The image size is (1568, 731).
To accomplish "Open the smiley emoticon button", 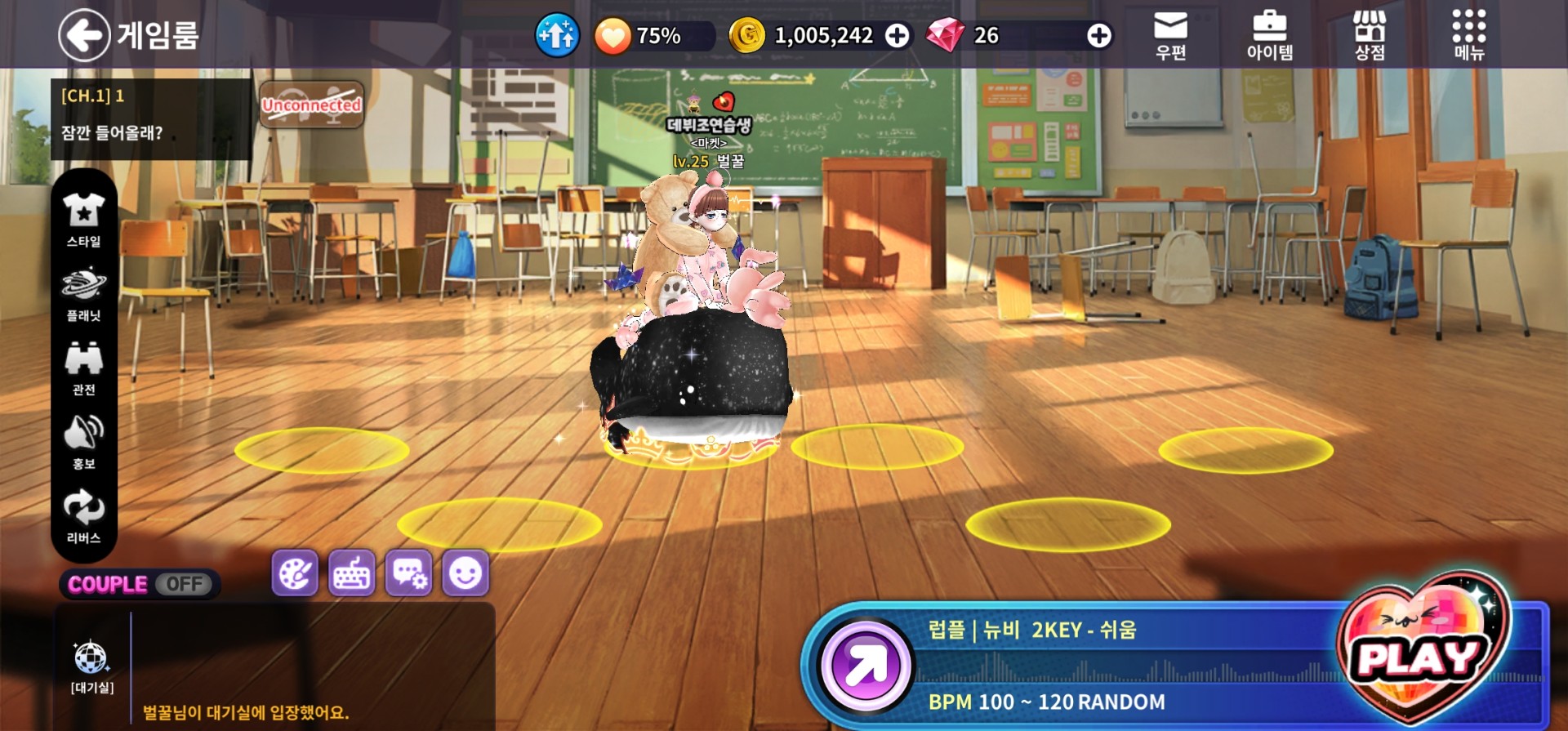I will pos(465,573).
